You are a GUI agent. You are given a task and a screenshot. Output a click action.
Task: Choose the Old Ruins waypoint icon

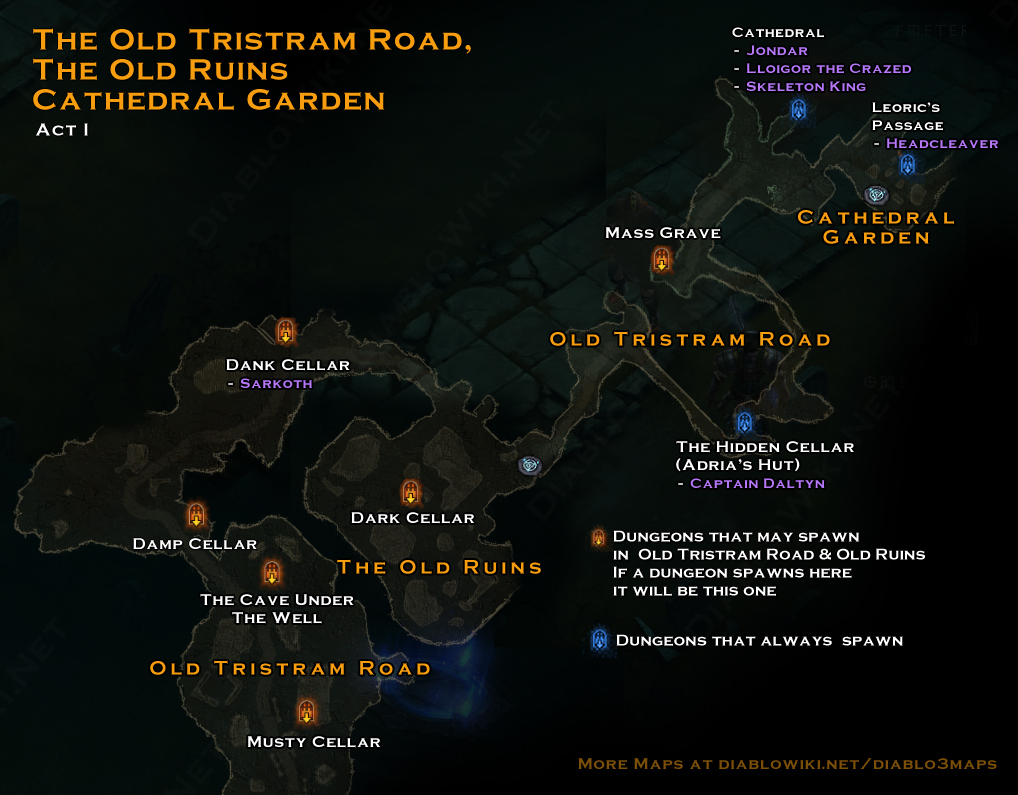pos(530,465)
